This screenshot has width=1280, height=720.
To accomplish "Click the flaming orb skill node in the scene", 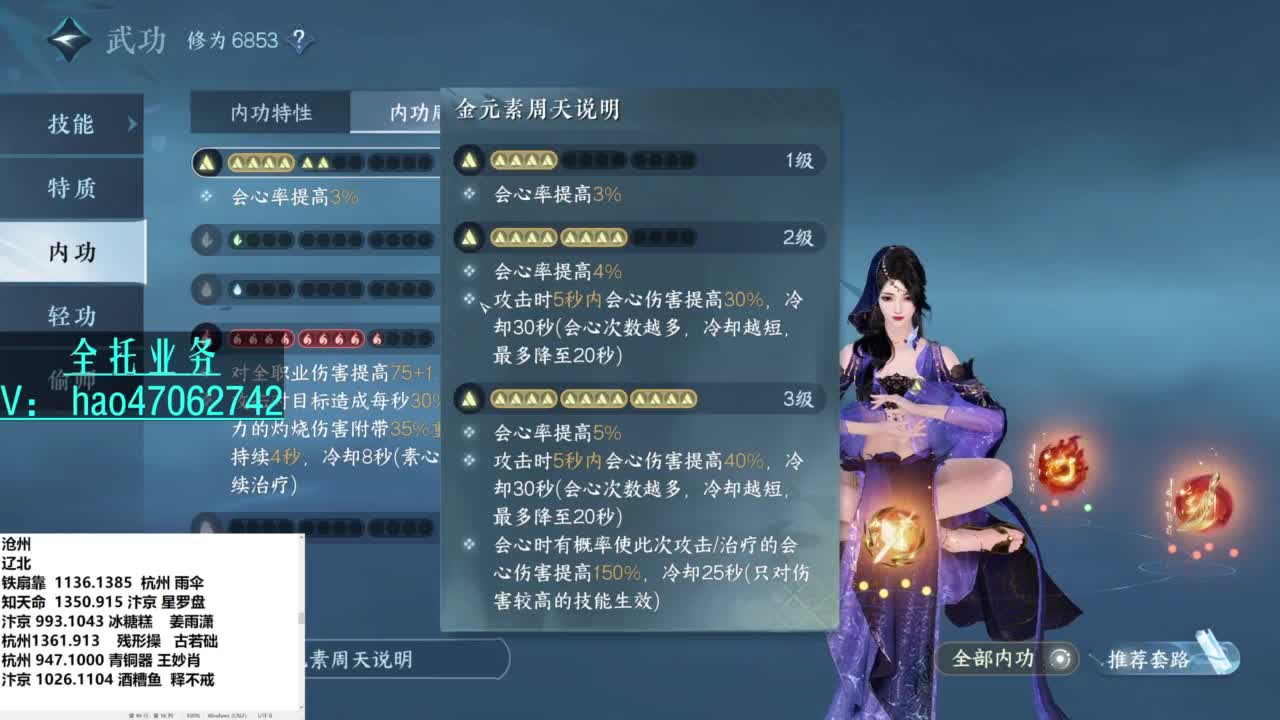I will coord(1061,464).
